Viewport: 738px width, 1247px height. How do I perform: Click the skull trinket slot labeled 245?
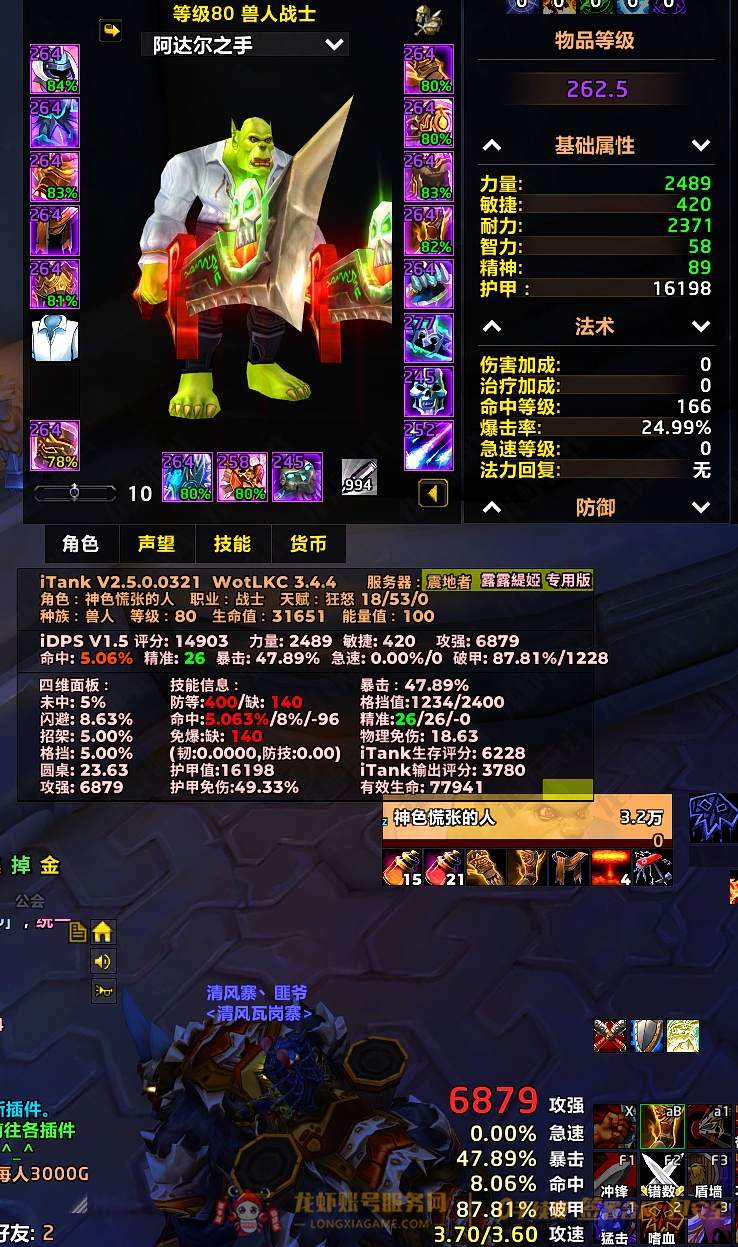click(429, 391)
